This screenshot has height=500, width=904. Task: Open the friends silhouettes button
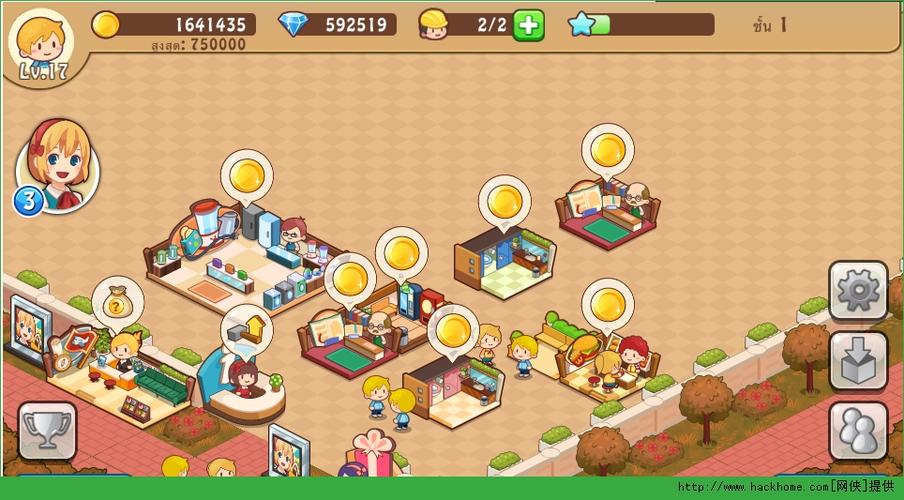(858, 431)
